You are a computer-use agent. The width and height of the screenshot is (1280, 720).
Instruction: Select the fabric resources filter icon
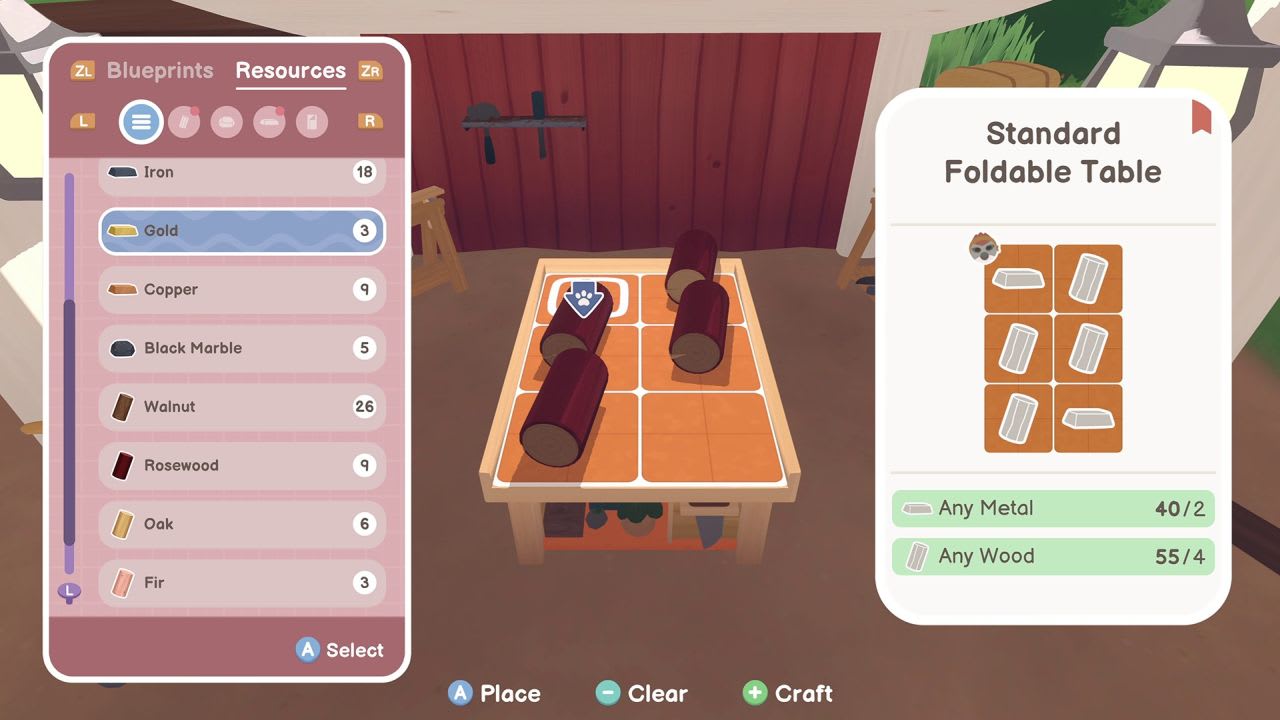click(313, 122)
